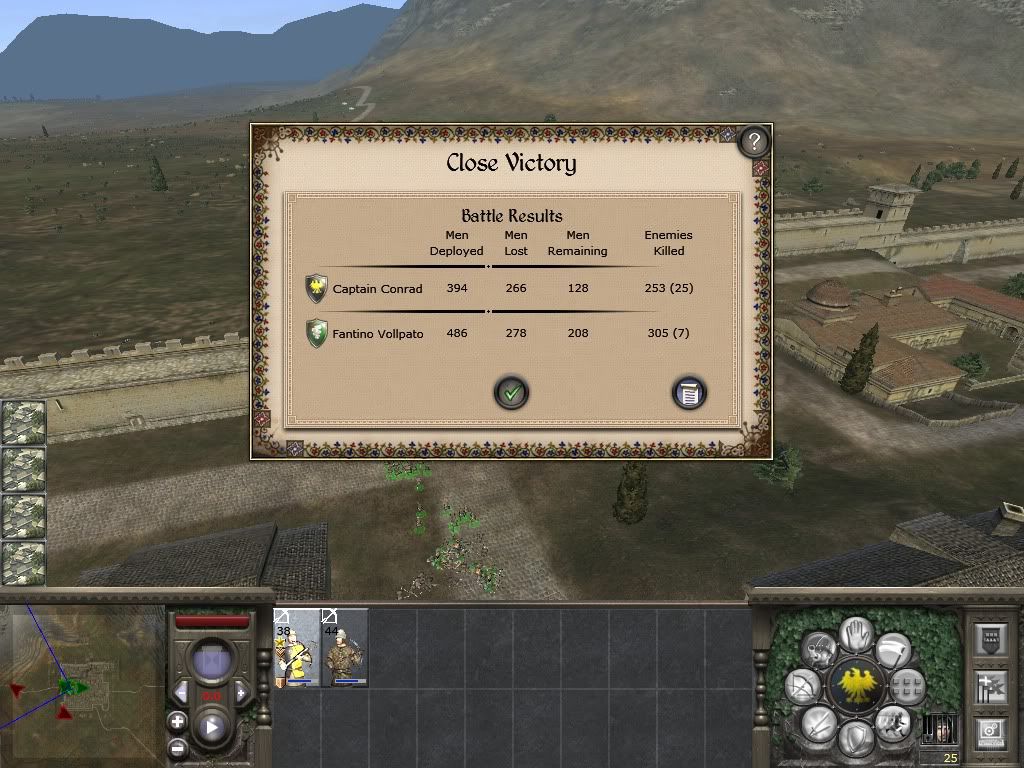Image resolution: width=1024 pixels, height=768 pixels.
Task: Select the armored unit card with 44 men
Action: 345,648
